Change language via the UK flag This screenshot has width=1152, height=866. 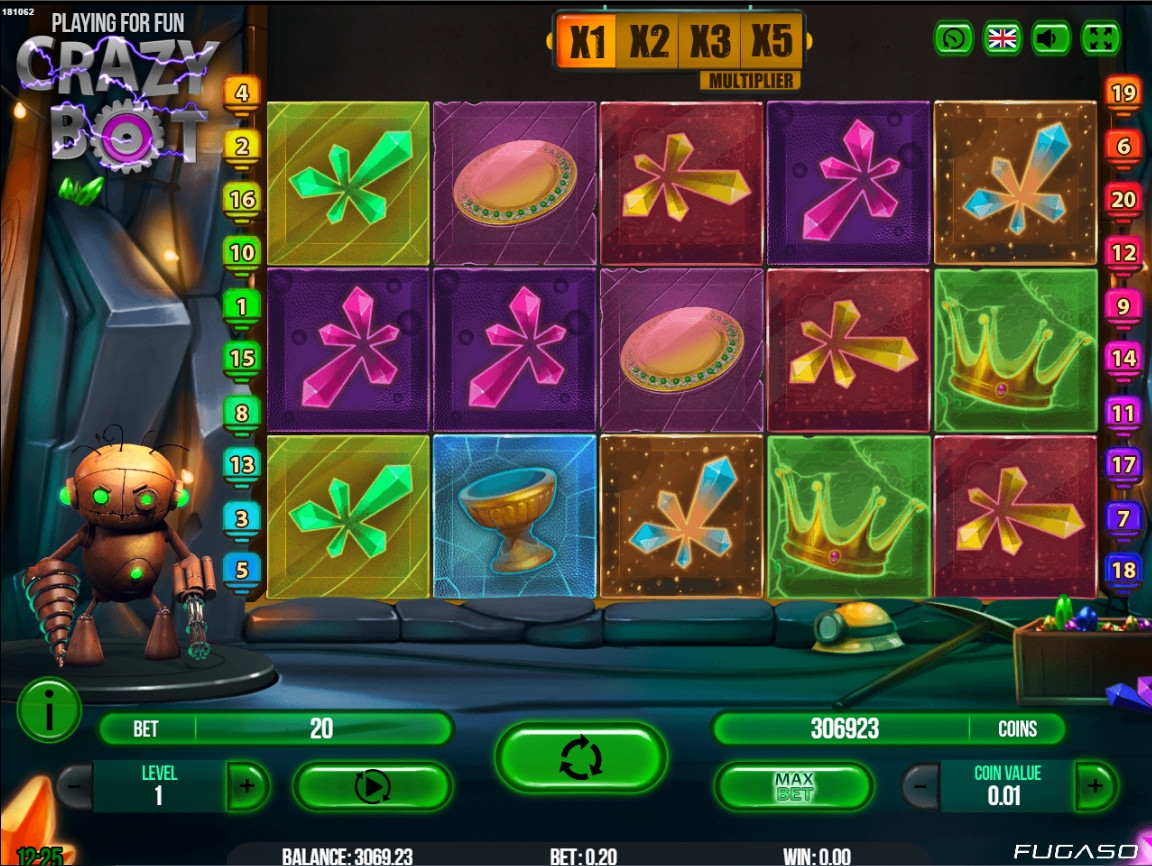tap(1001, 39)
